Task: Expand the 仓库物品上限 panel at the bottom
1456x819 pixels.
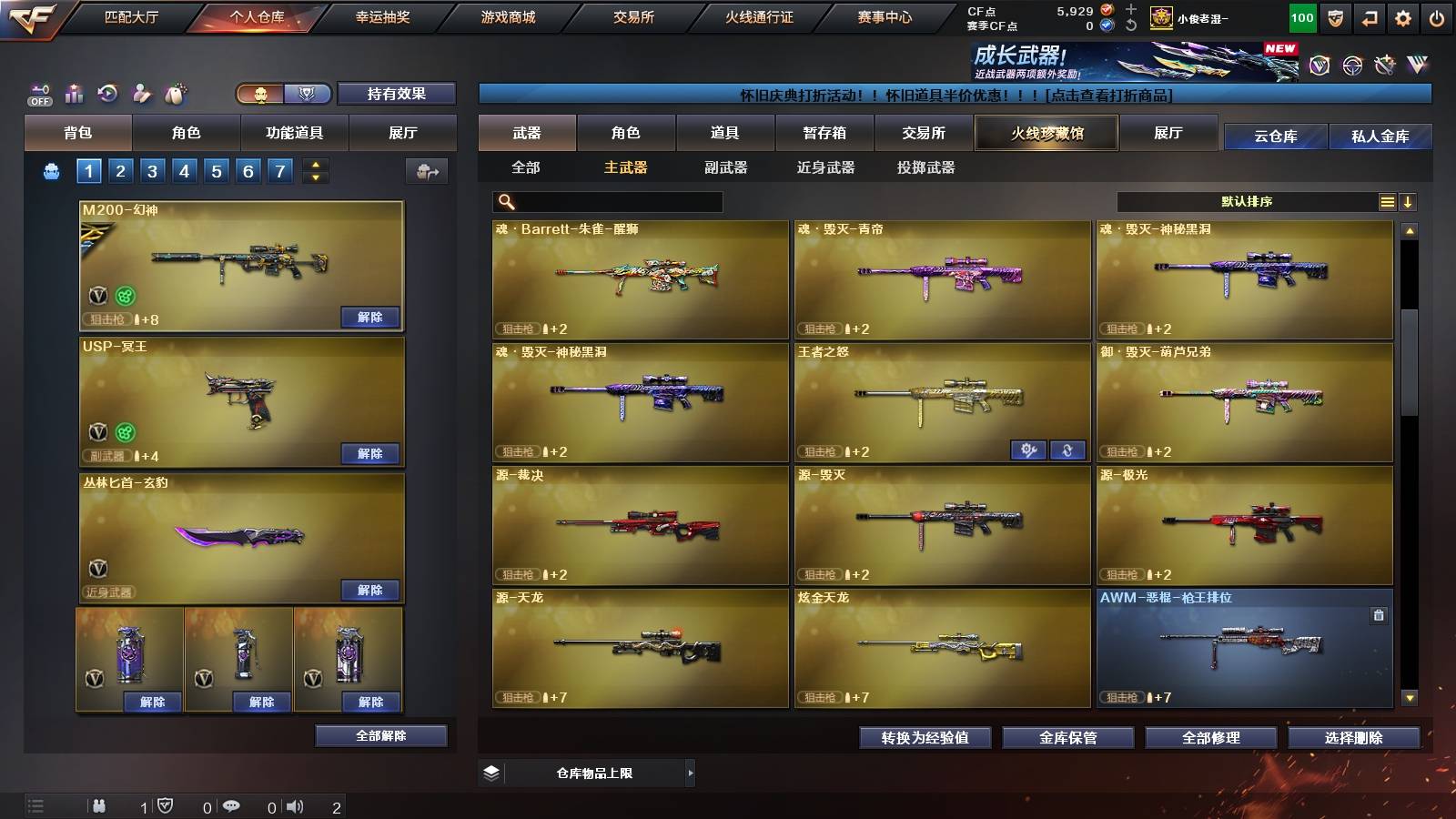Action: 690,772
